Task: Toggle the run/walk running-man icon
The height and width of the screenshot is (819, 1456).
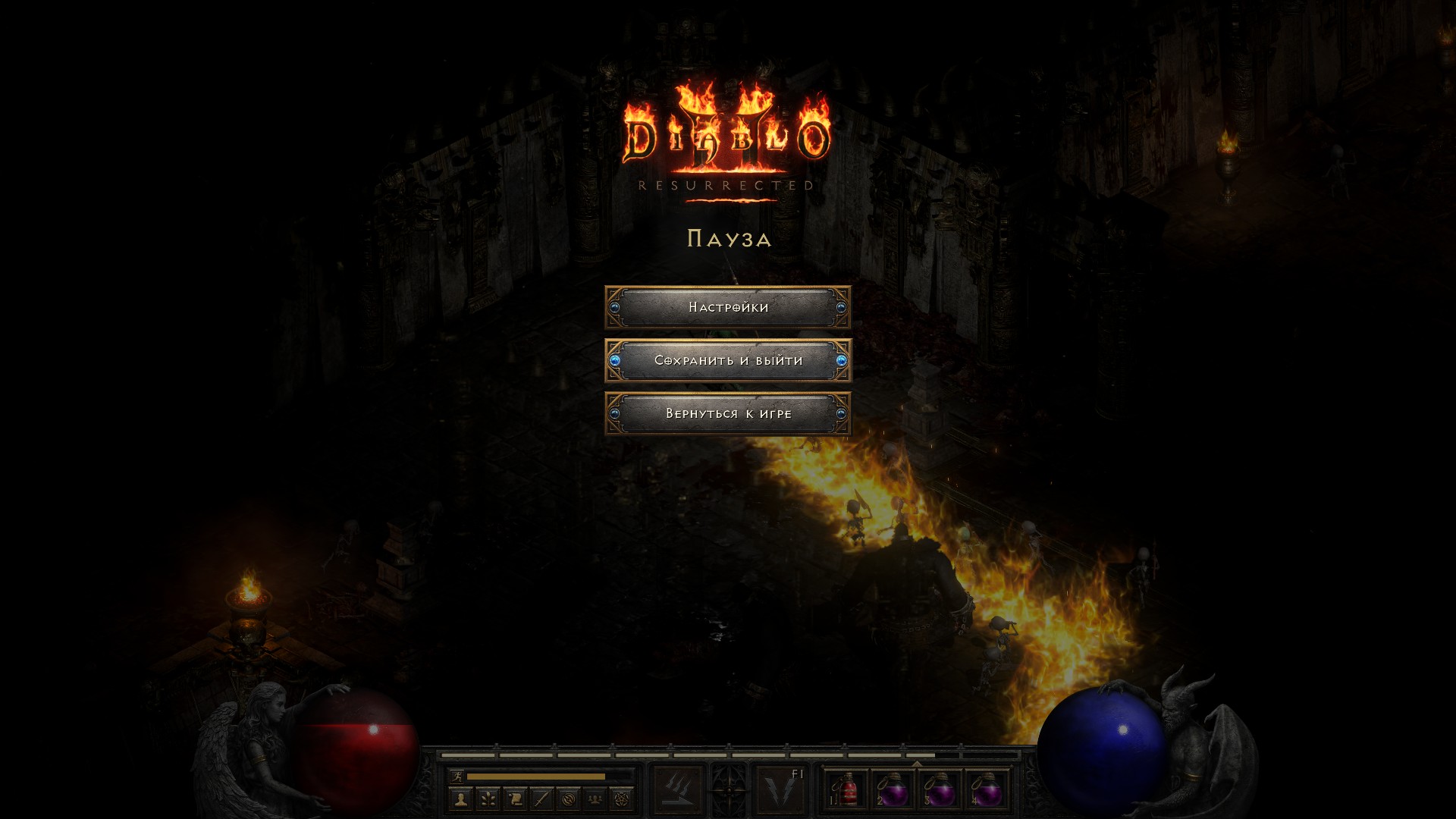Action: click(x=457, y=776)
